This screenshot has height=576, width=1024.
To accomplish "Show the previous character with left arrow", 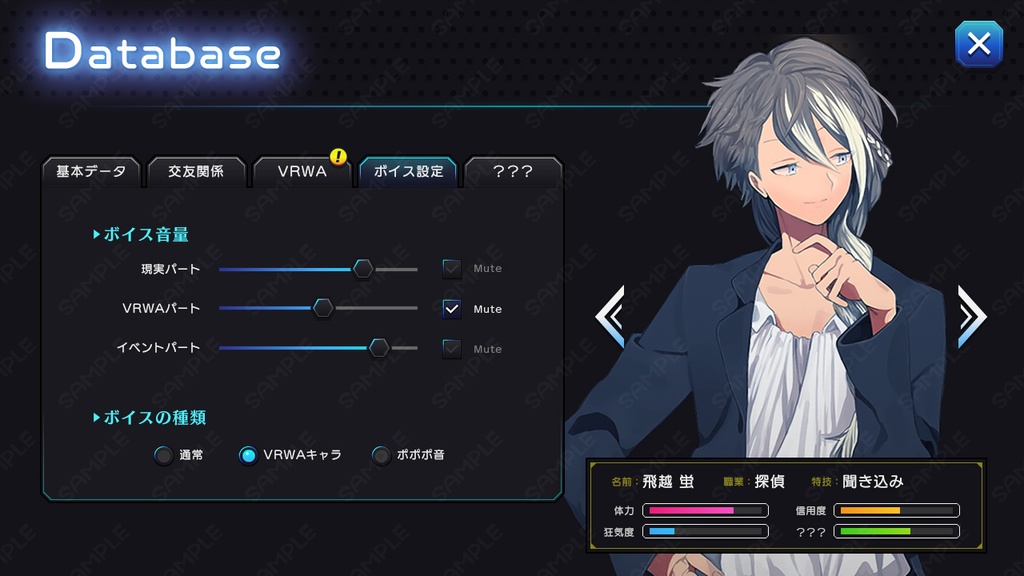I will tap(610, 316).
